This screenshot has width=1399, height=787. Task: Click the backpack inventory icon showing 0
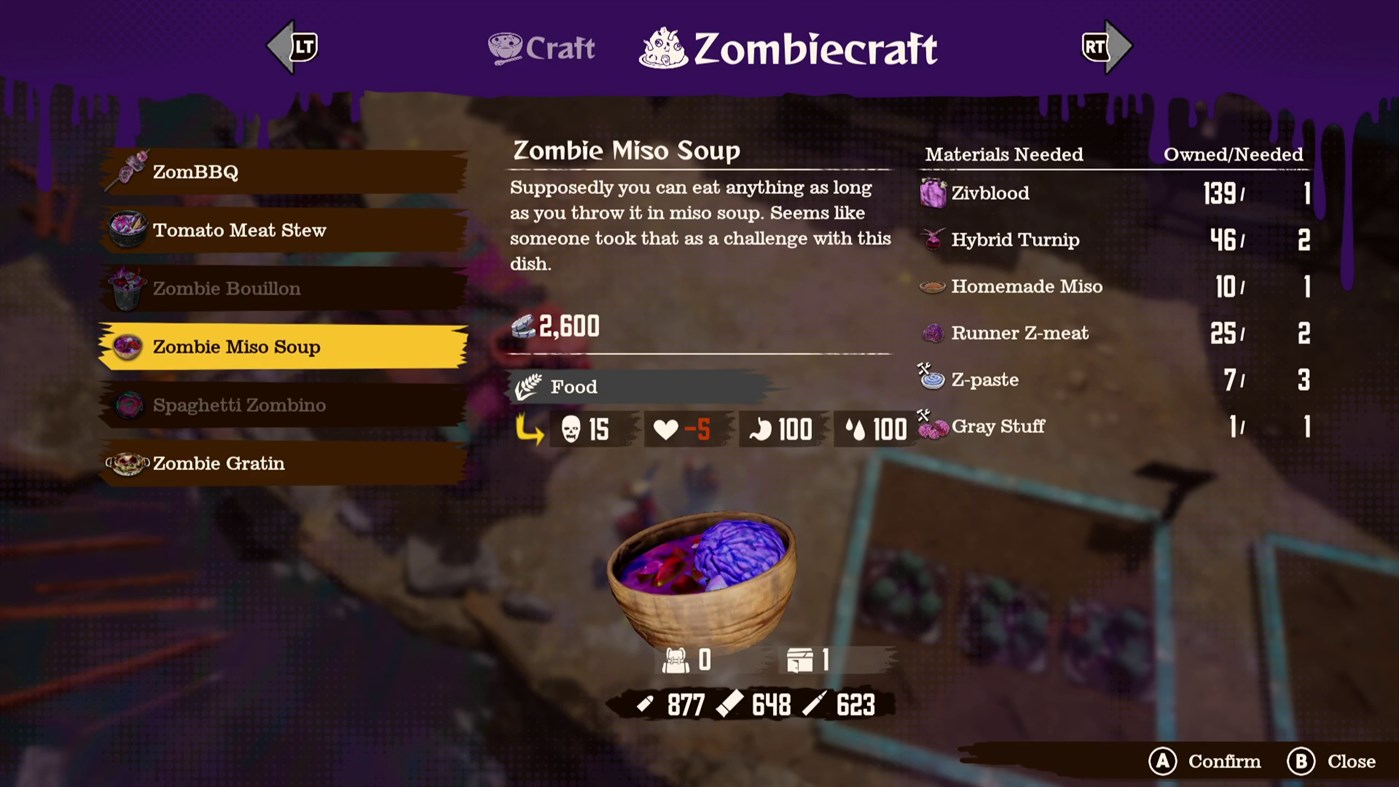click(x=677, y=660)
